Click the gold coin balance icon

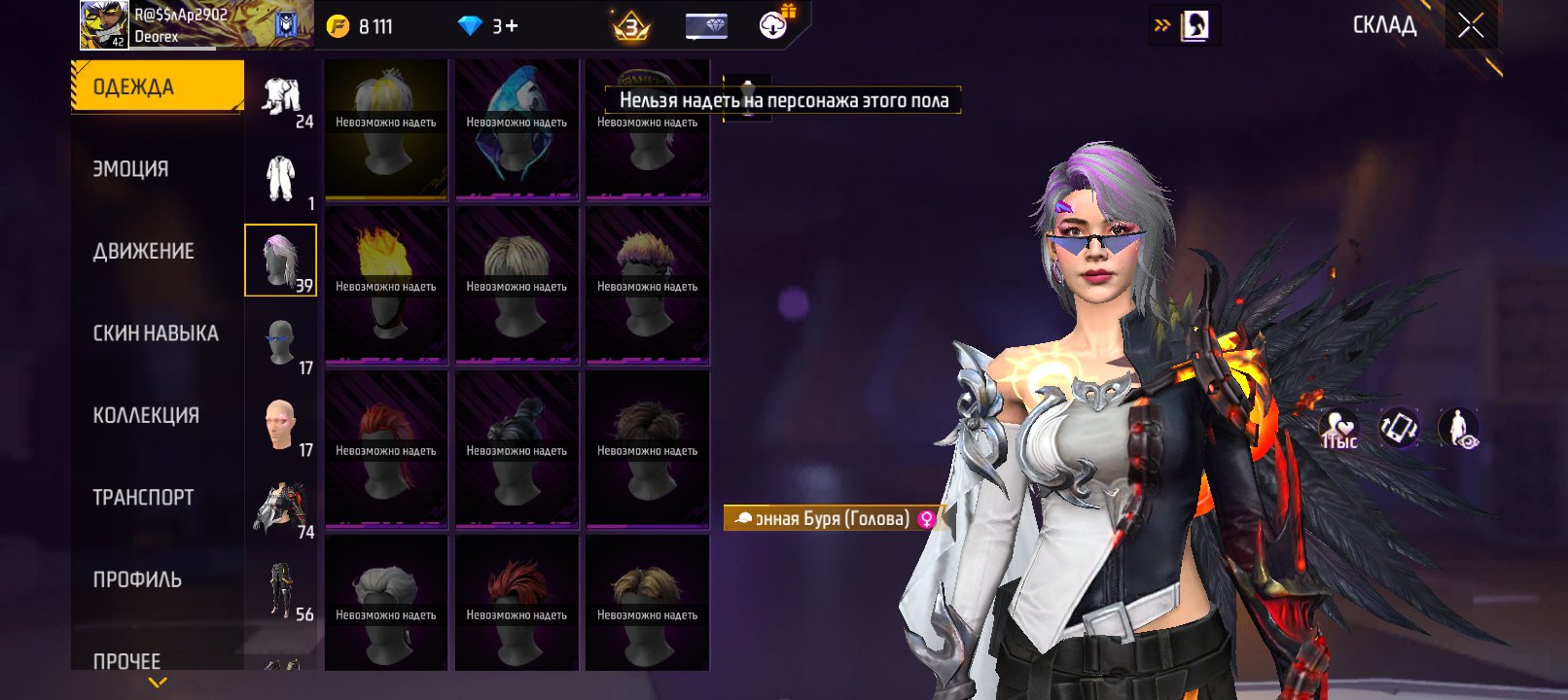[338, 26]
